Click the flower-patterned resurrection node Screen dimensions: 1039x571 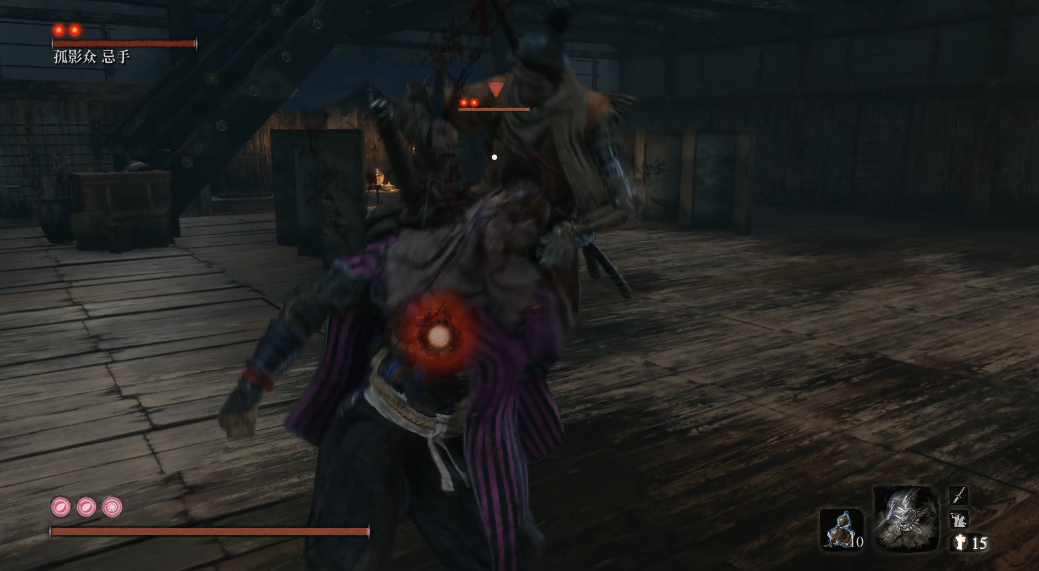tap(112, 507)
